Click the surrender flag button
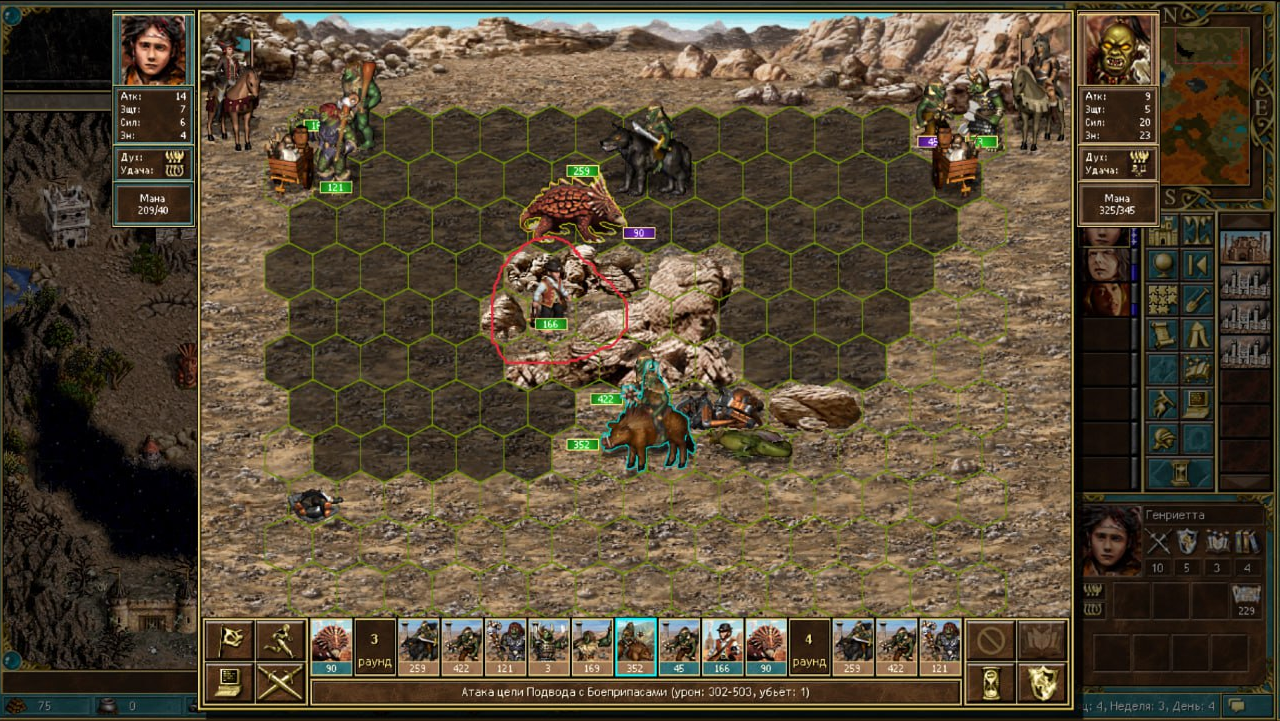 (228, 641)
